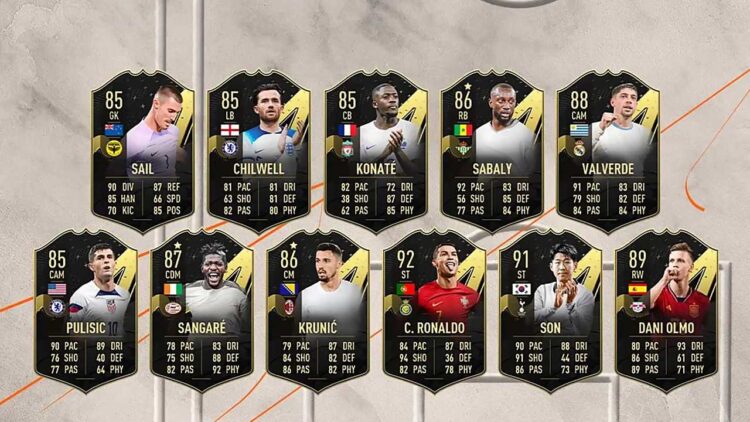Select the Pulisic 85 CAM card
750x422 pixels.
coord(85,311)
